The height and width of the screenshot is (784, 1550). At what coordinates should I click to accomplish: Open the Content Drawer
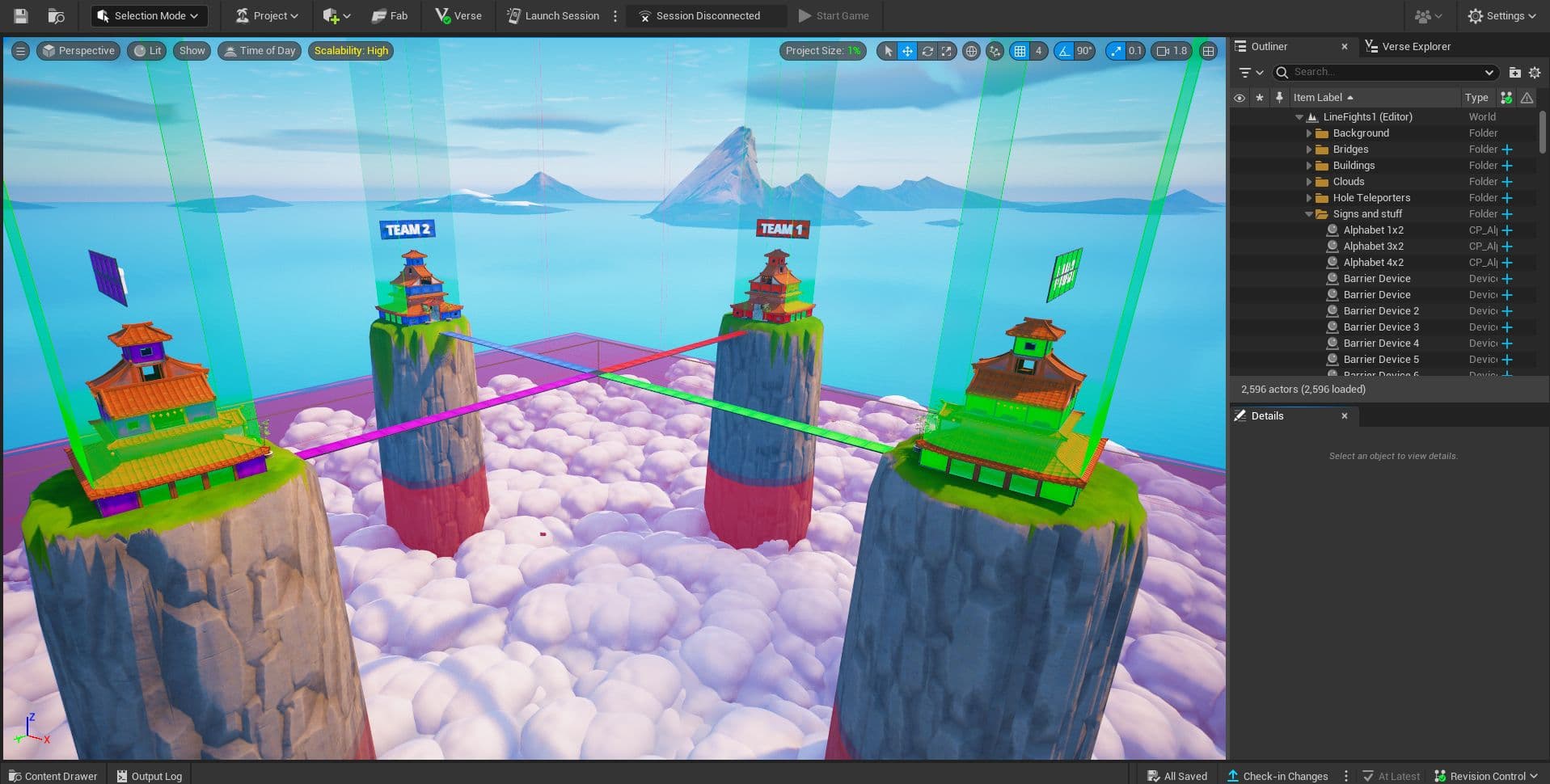(52, 775)
